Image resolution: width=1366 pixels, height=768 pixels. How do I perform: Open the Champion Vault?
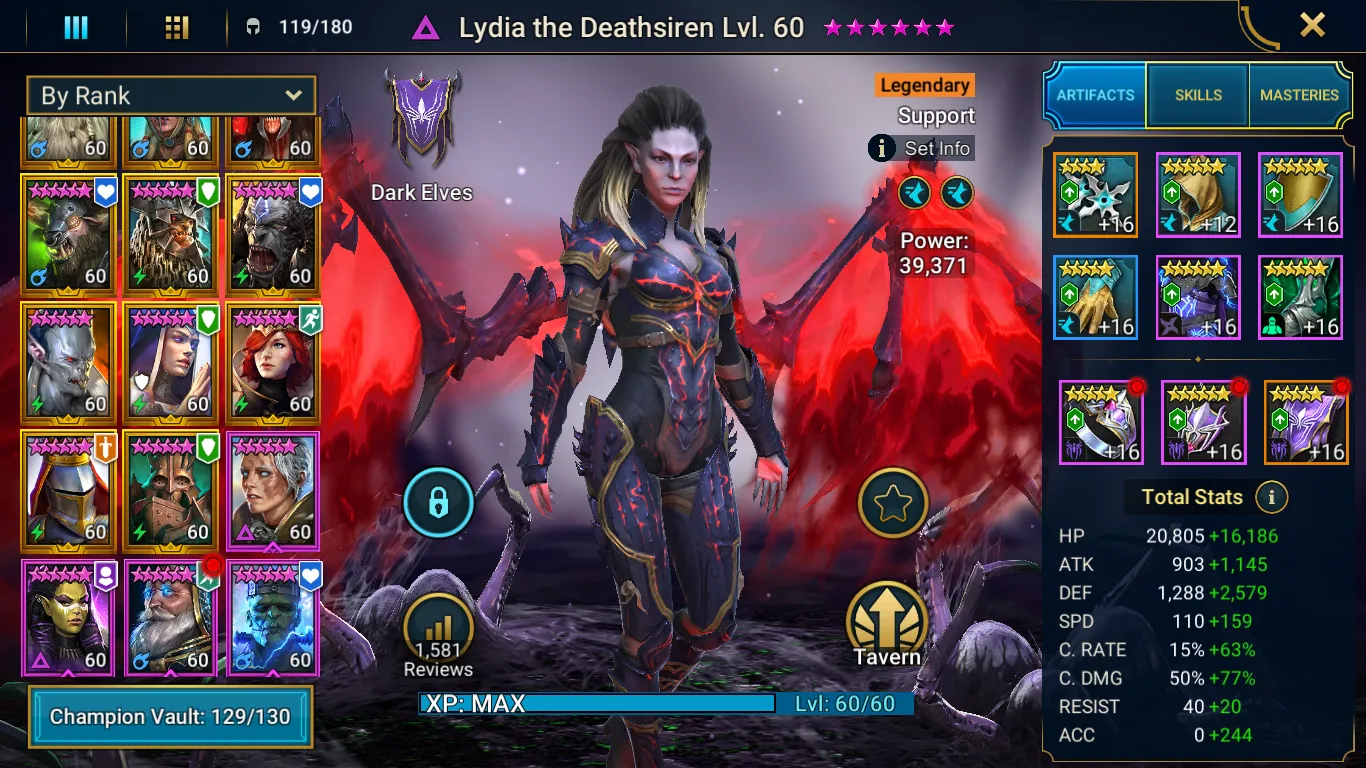coord(170,716)
